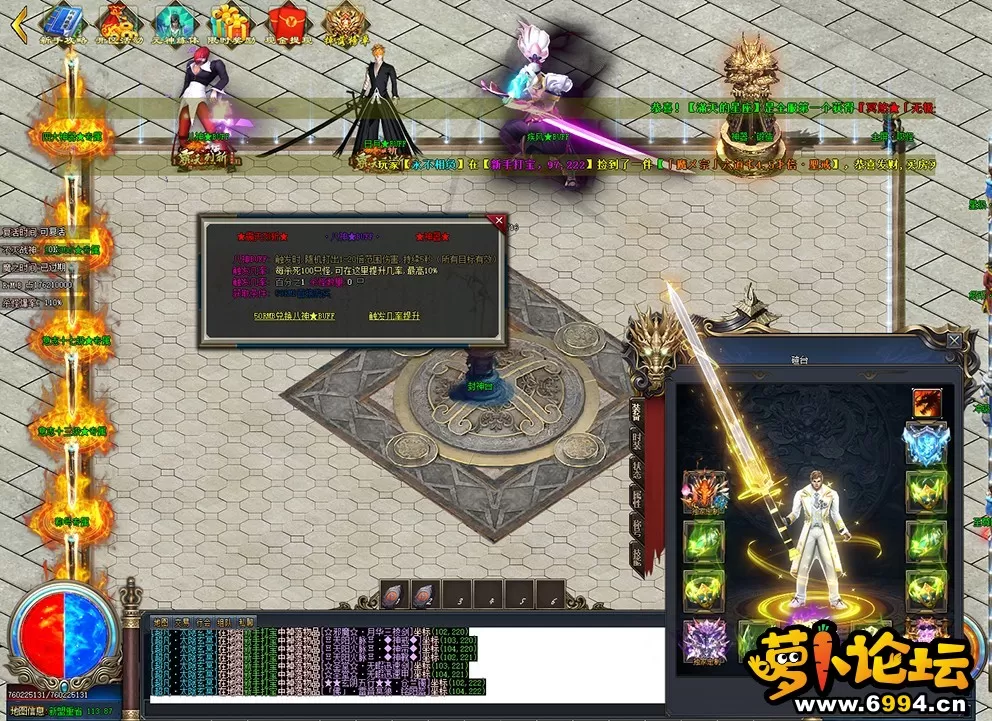Open the 现金提现 red envelope icon
This screenshot has width=992, height=721.
[x=286, y=24]
